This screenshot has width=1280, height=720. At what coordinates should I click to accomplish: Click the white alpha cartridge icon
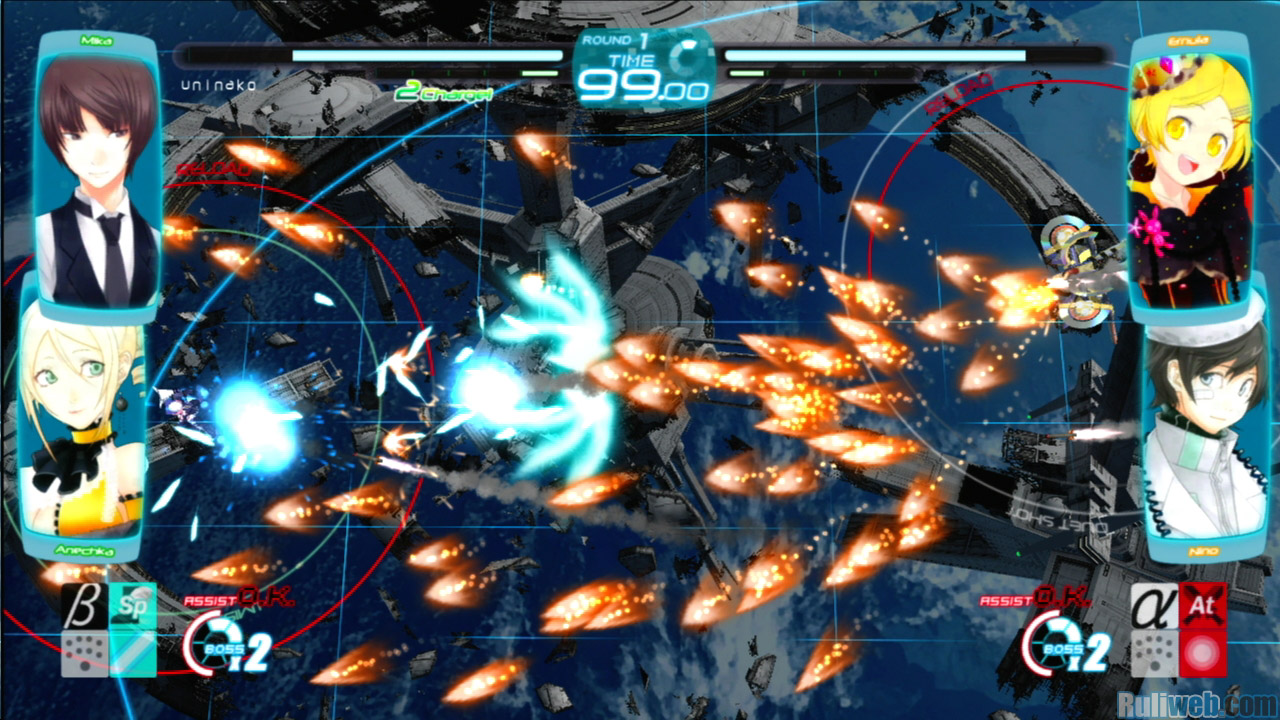click(1153, 605)
